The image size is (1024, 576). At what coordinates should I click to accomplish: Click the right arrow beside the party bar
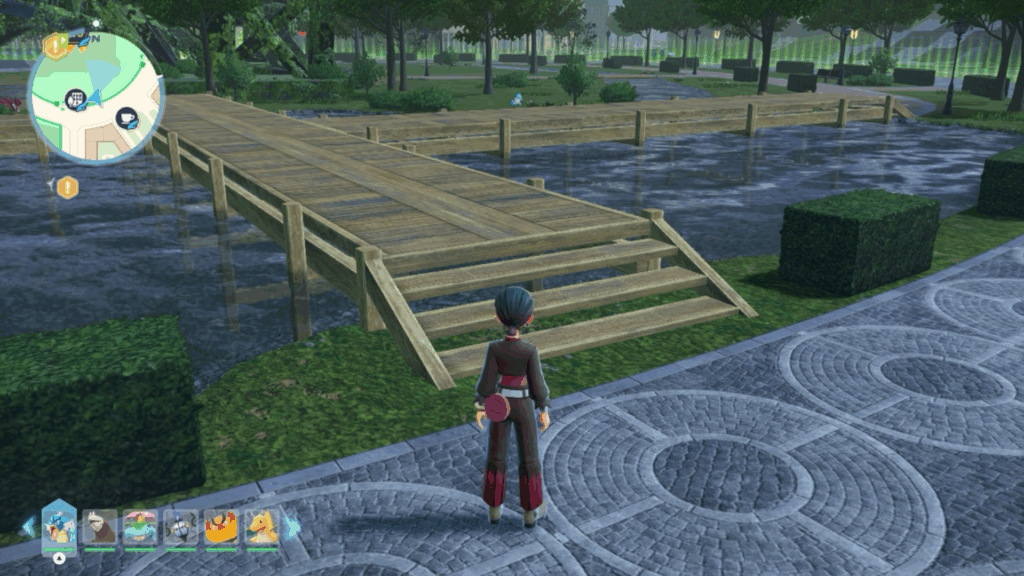[292, 526]
